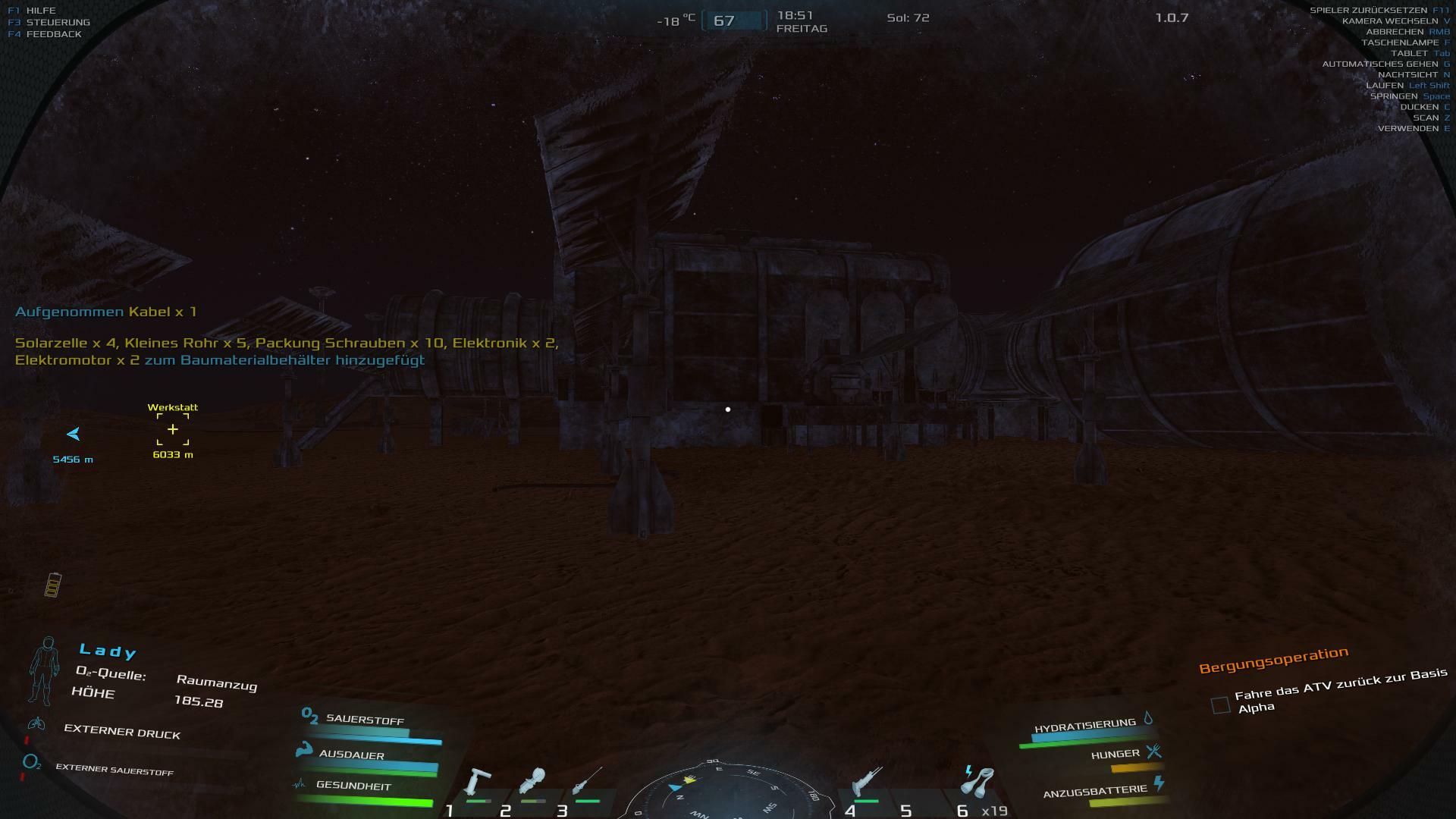Select the cable item with x19 count
Screen dimensions: 1456x819
pos(977,783)
